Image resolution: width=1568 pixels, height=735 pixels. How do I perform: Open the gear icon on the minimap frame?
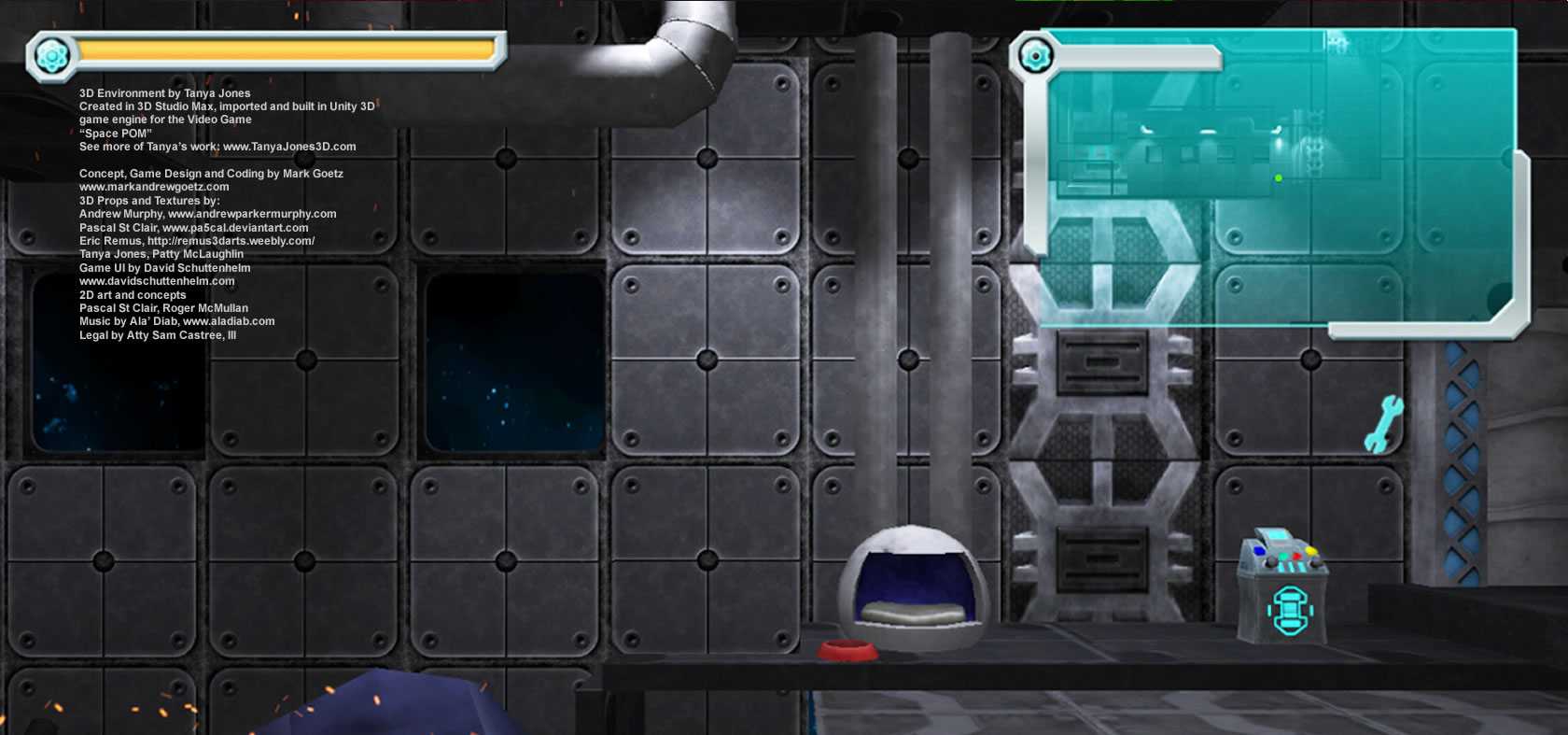(x=1034, y=57)
